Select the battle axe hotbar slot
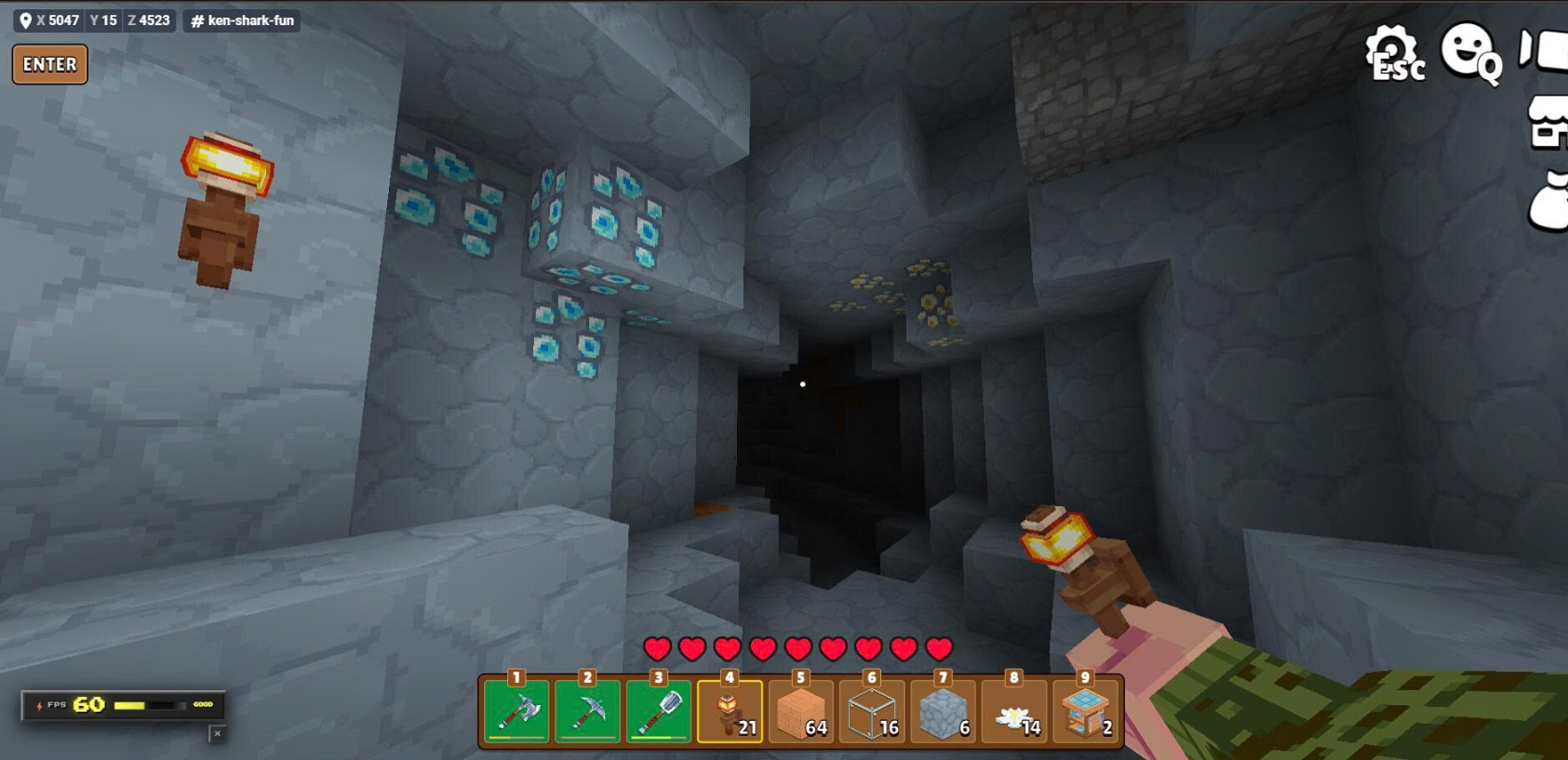The image size is (1568, 760). [516, 712]
